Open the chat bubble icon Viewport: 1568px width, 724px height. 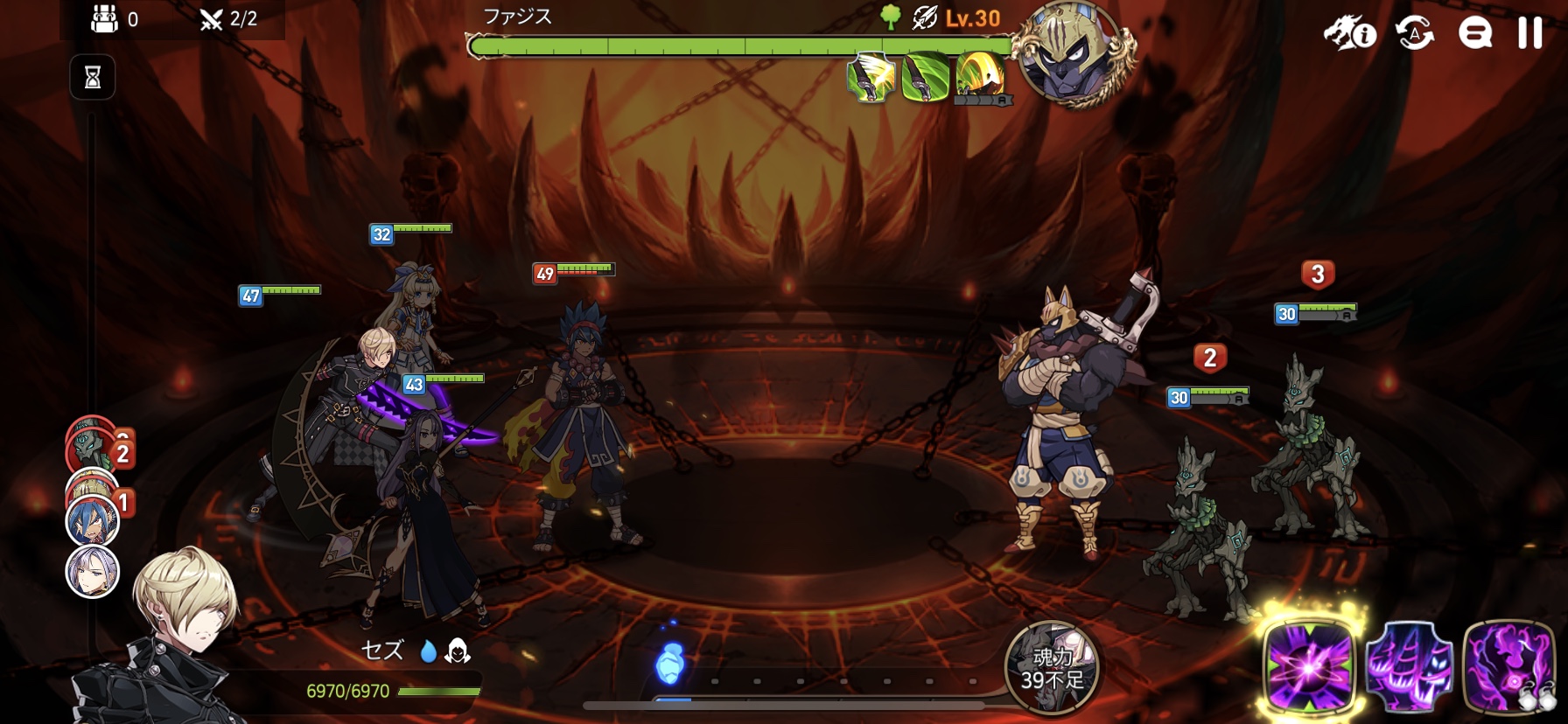point(1474,34)
